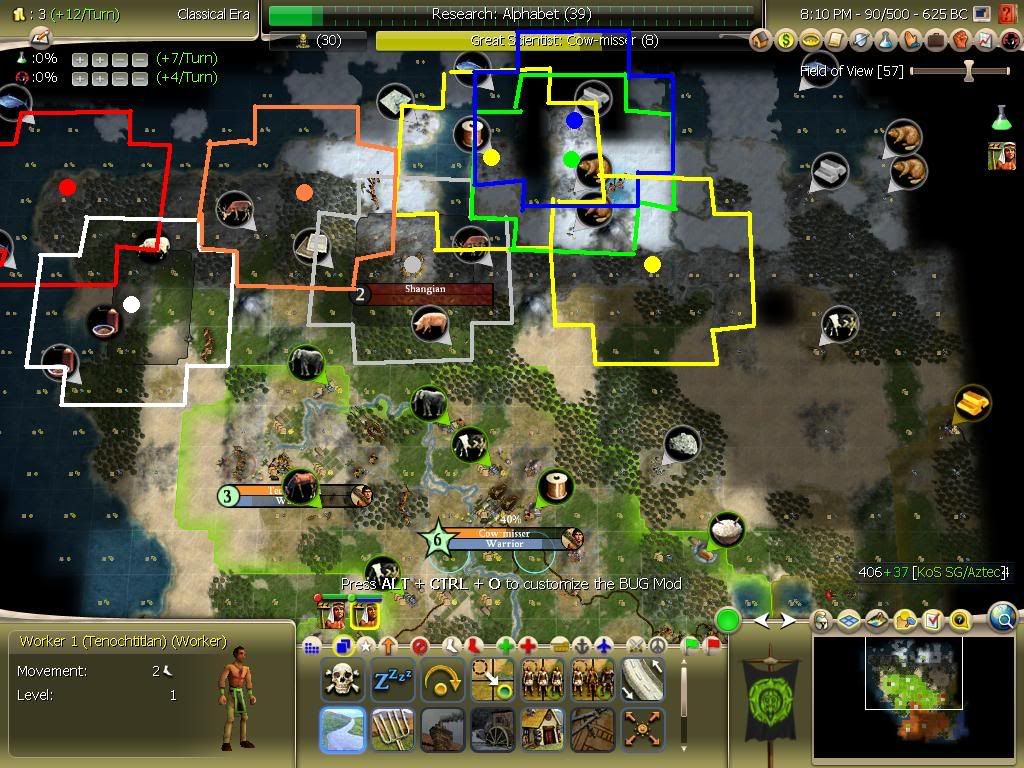This screenshot has height=768, width=1024.
Task: Open the Foreign Advisor briefcase icon
Action: [936, 40]
